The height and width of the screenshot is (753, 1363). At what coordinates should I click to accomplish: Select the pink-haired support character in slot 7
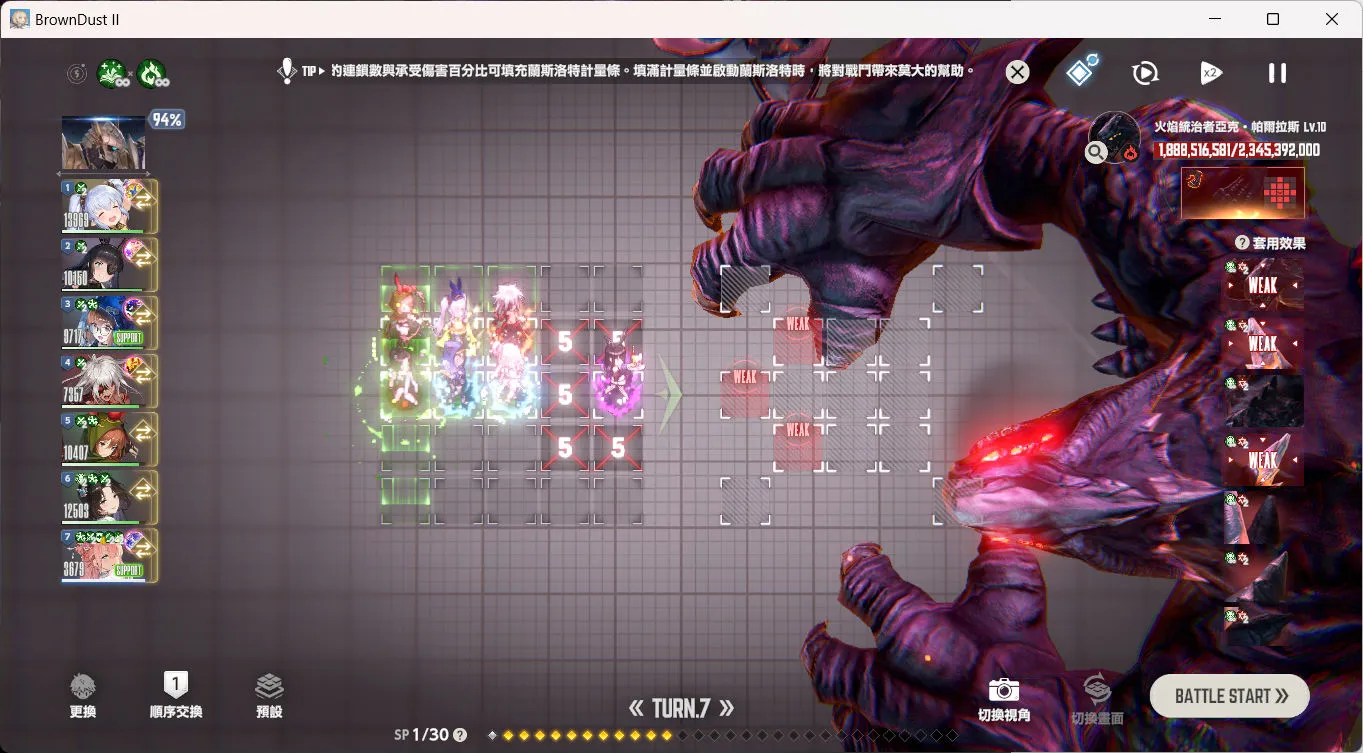[109, 556]
